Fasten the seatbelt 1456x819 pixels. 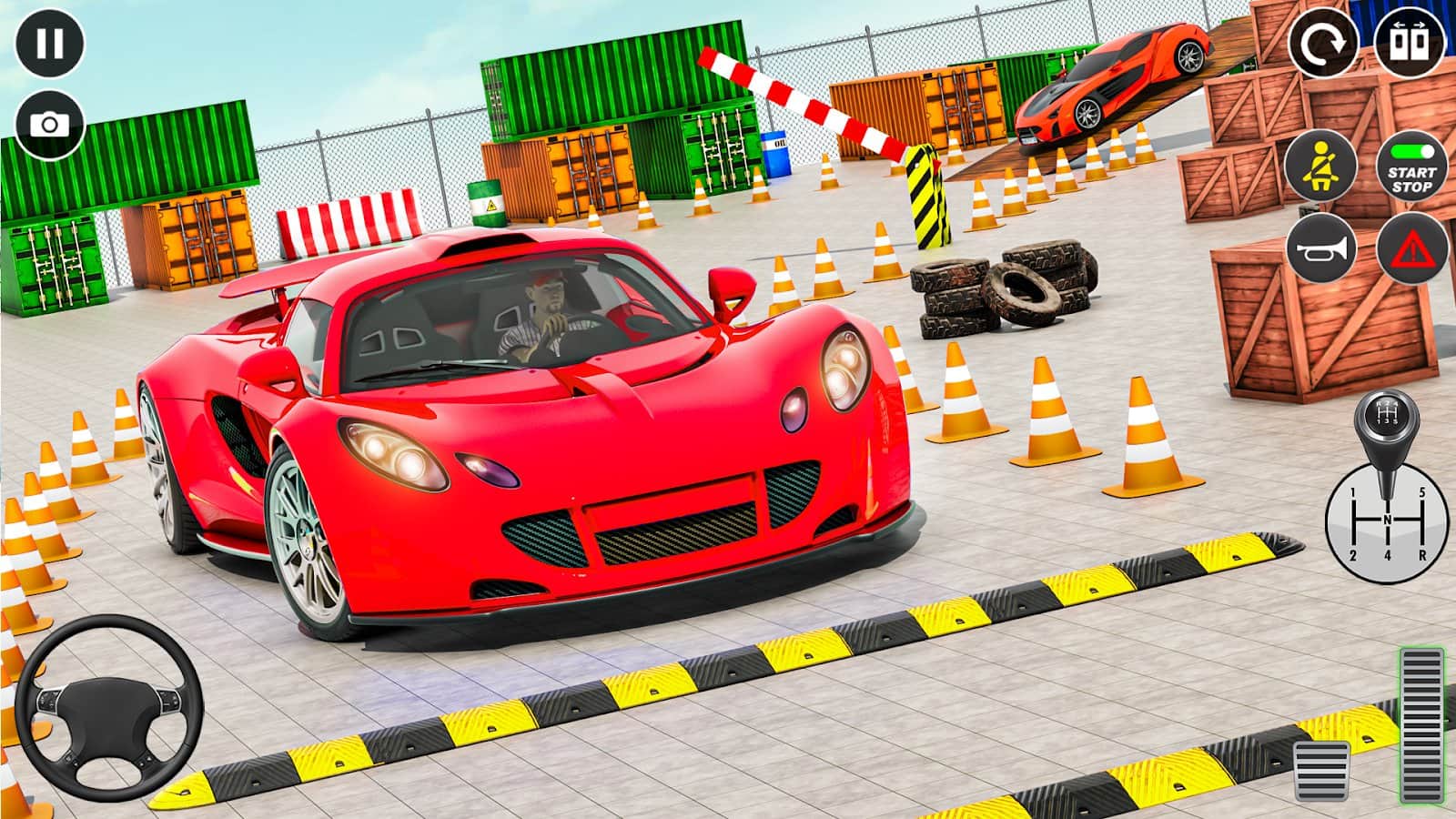(x=1321, y=168)
